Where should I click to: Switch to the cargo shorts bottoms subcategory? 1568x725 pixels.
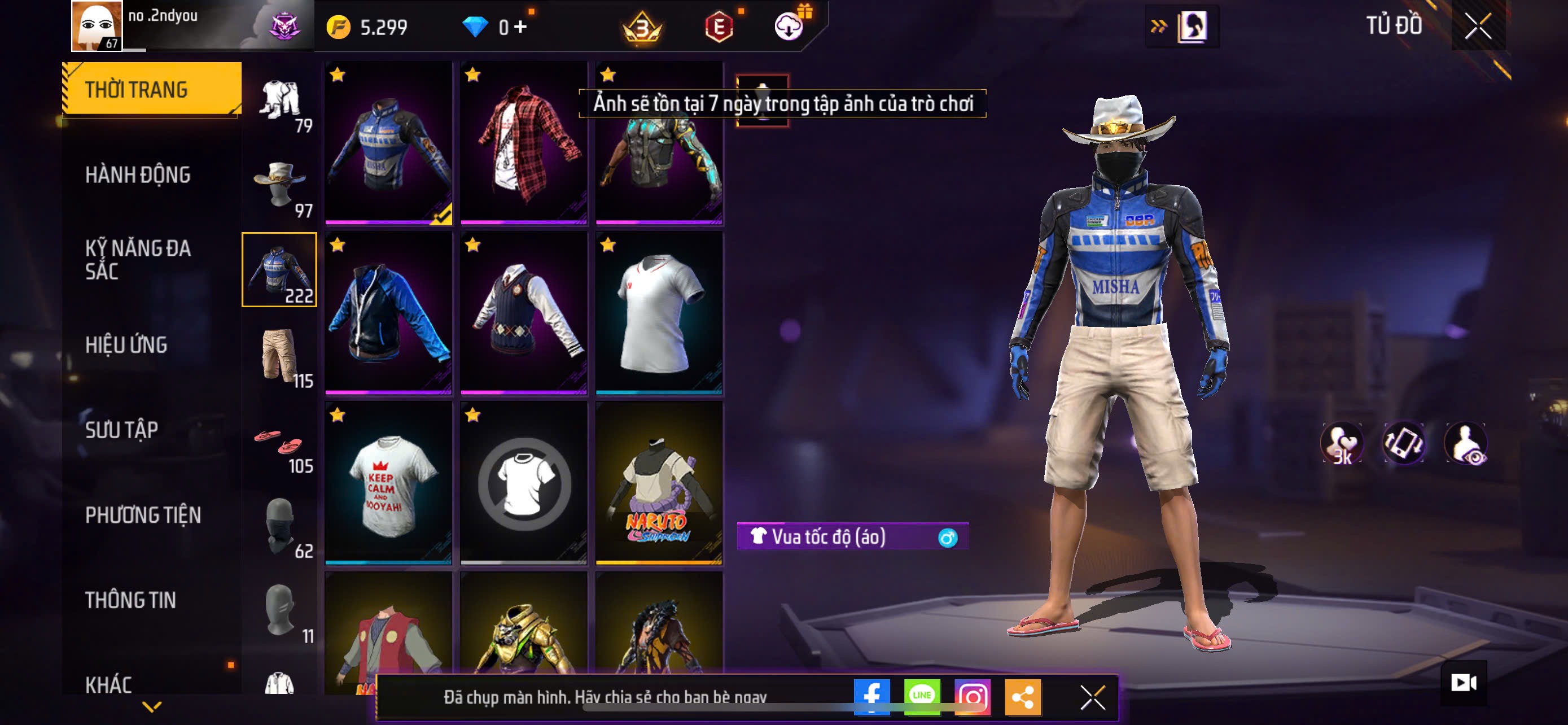279,356
